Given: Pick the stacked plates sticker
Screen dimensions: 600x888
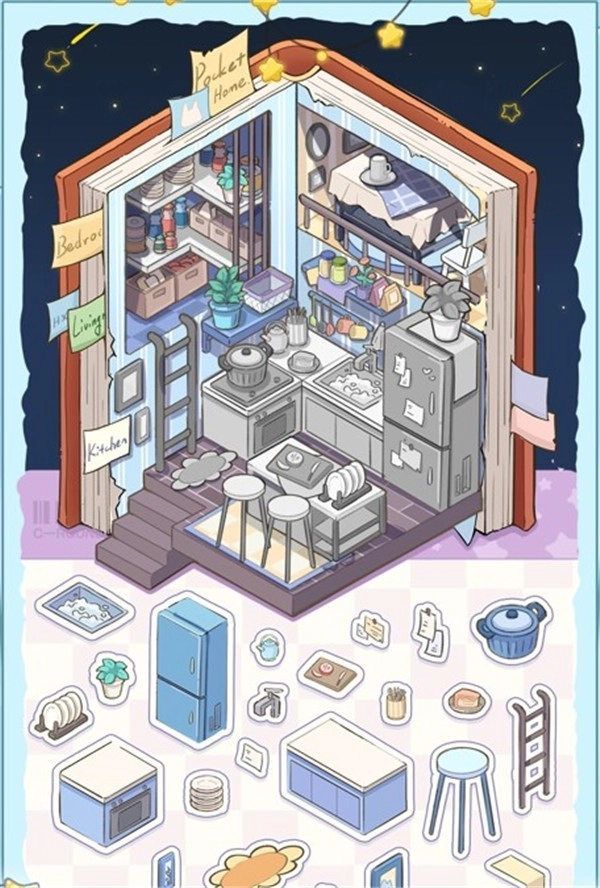Looking at the screenshot, I should click(208, 792).
